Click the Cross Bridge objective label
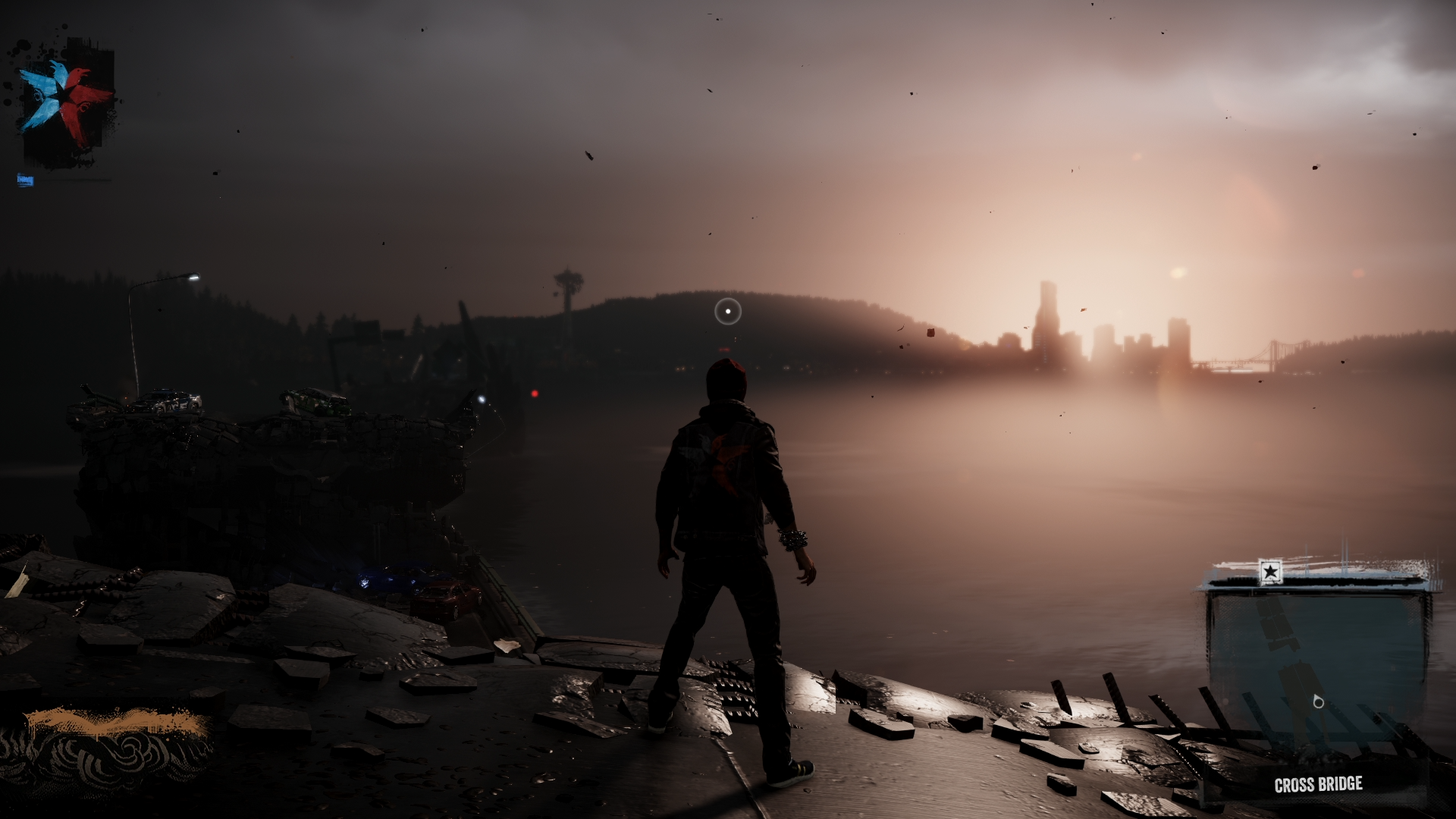Viewport: 1456px width, 819px height. click(x=1318, y=785)
